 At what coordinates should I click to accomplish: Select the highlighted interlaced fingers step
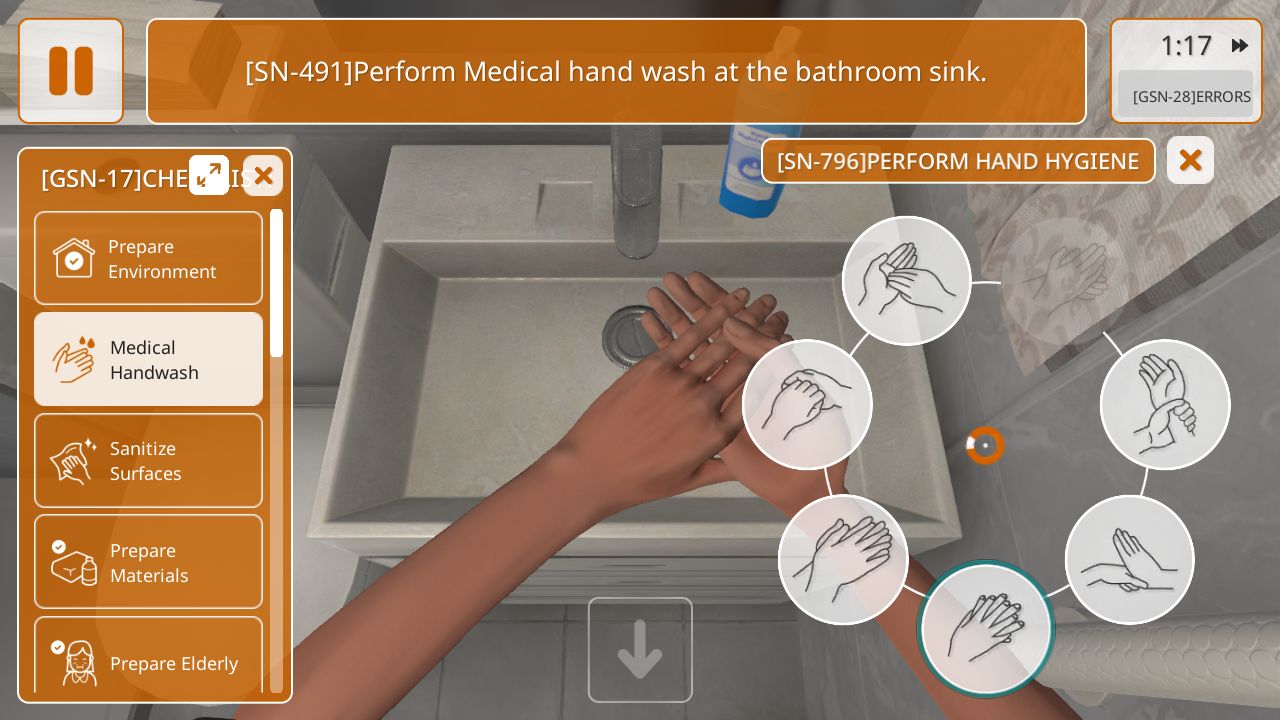click(986, 628)
